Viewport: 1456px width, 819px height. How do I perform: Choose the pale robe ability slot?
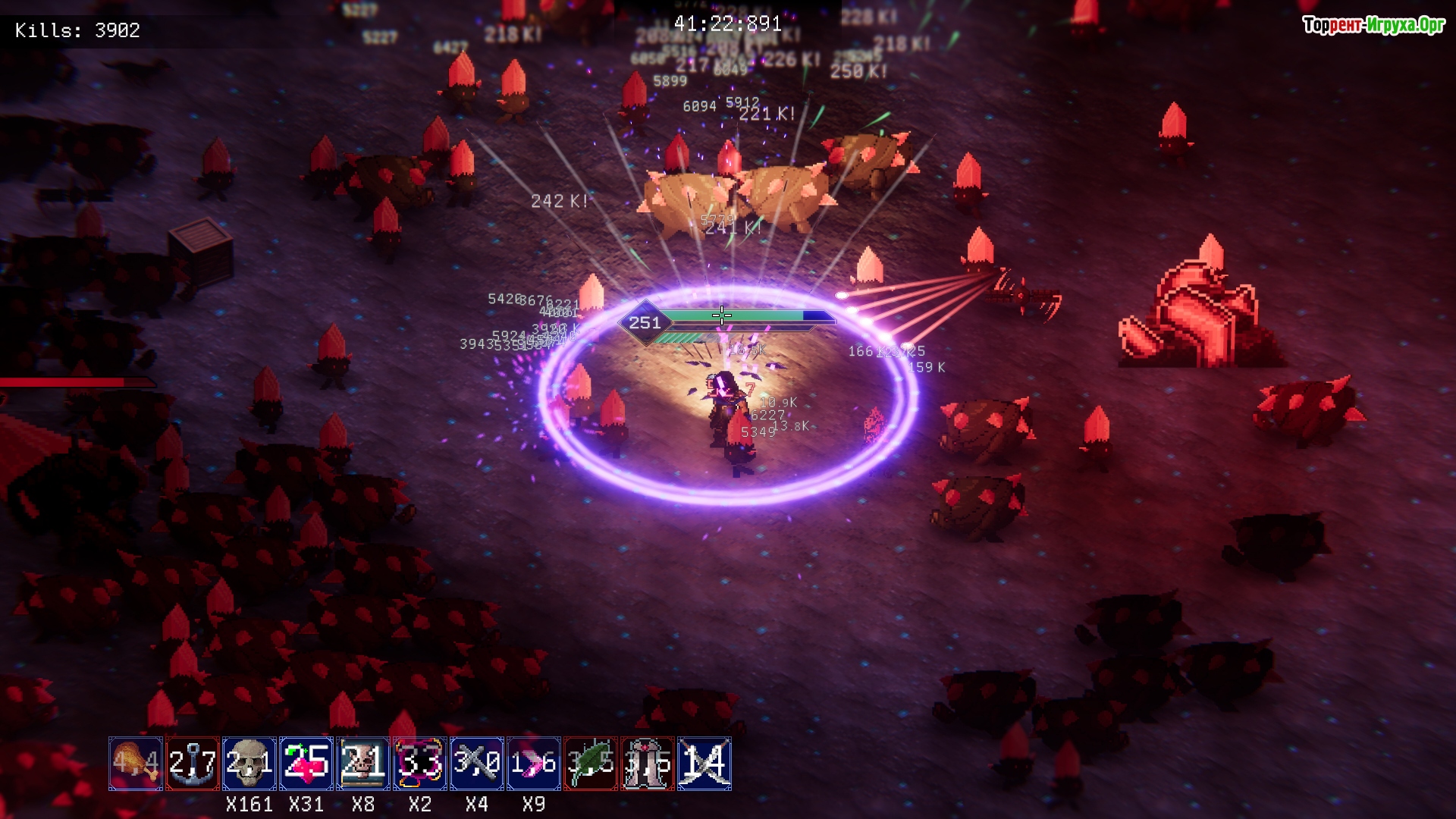click(x=648, y=763)
